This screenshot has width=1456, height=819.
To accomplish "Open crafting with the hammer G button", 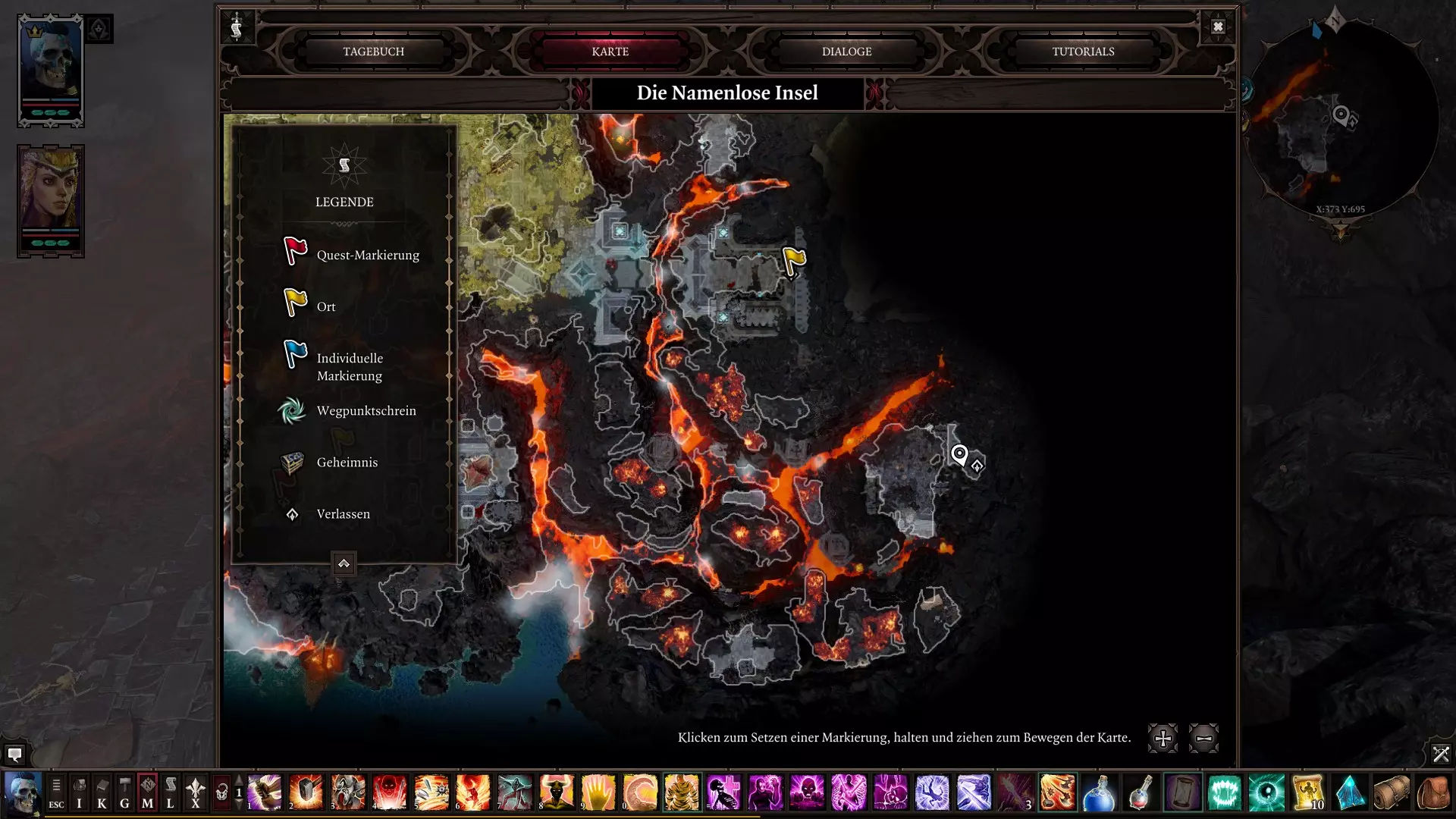I will (124, 793).
